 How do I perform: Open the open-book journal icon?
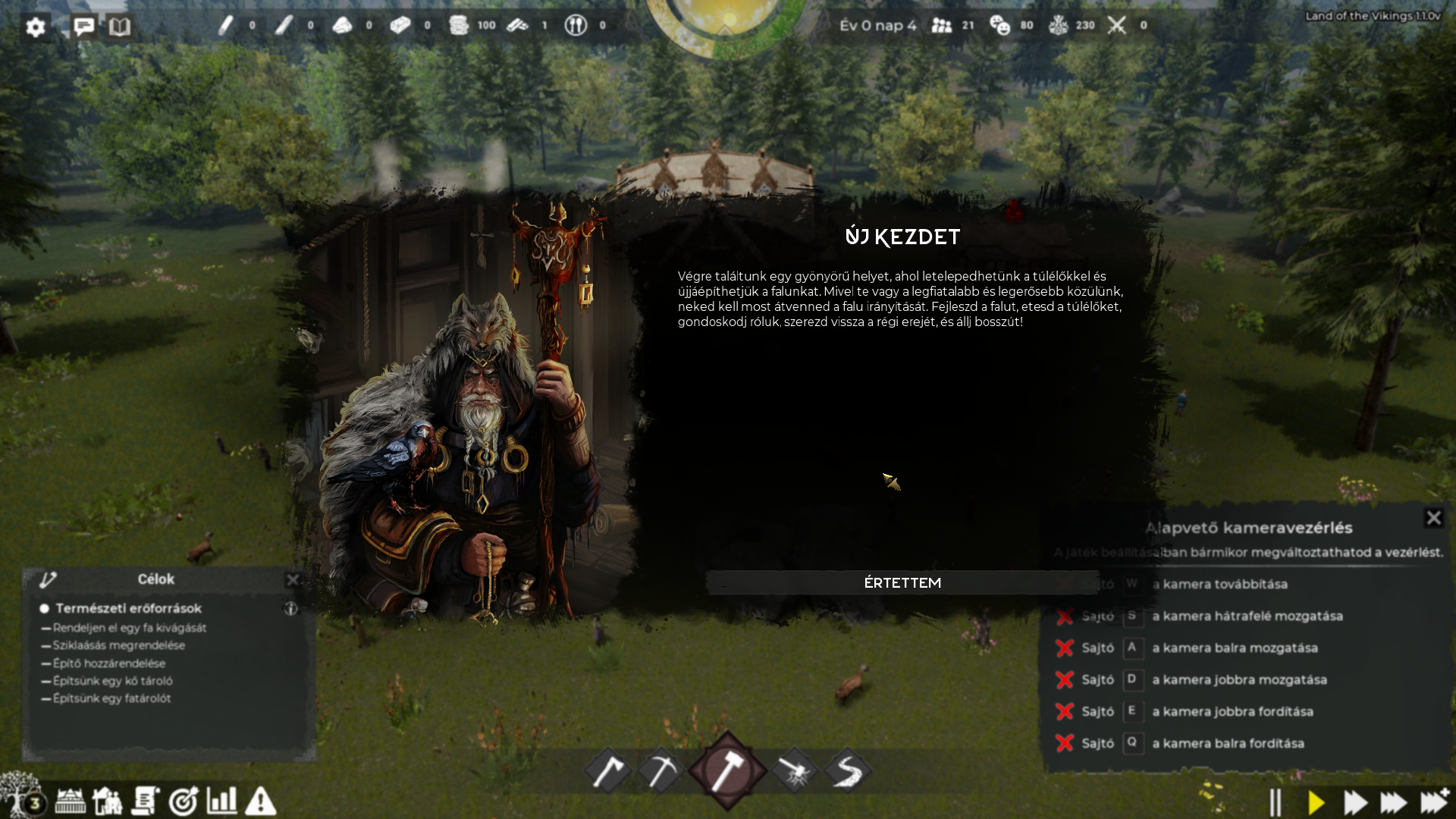tap(119, 27)
